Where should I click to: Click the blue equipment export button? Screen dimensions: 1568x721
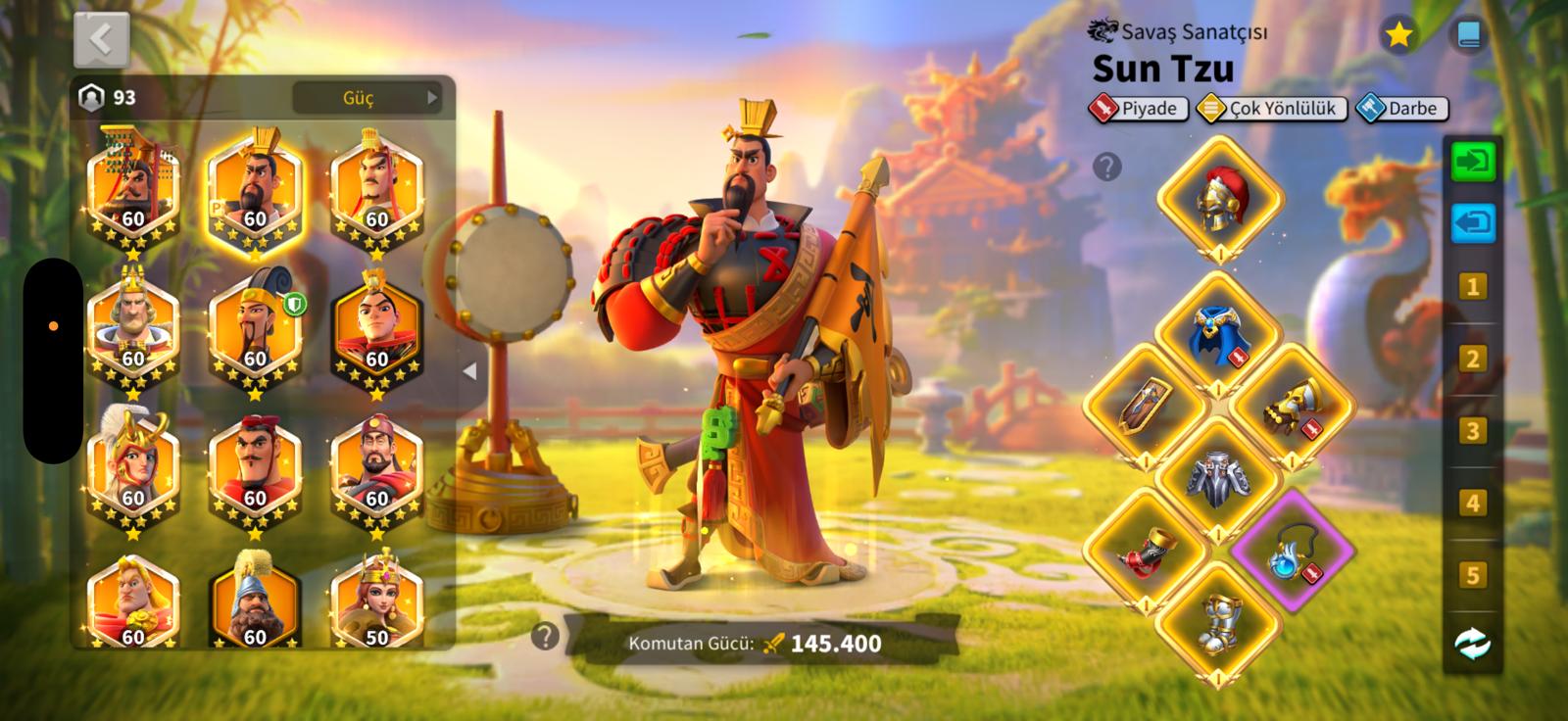pos(1473,222)
